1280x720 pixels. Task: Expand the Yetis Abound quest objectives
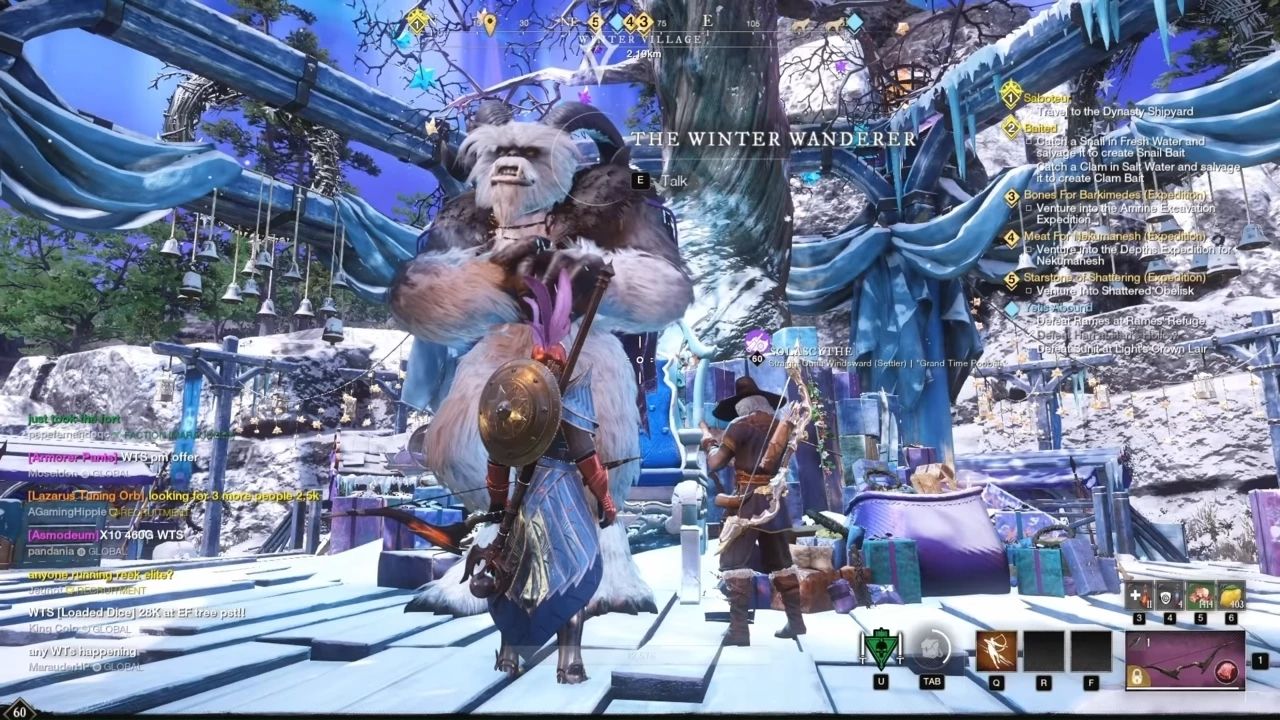coord(1059,307)
